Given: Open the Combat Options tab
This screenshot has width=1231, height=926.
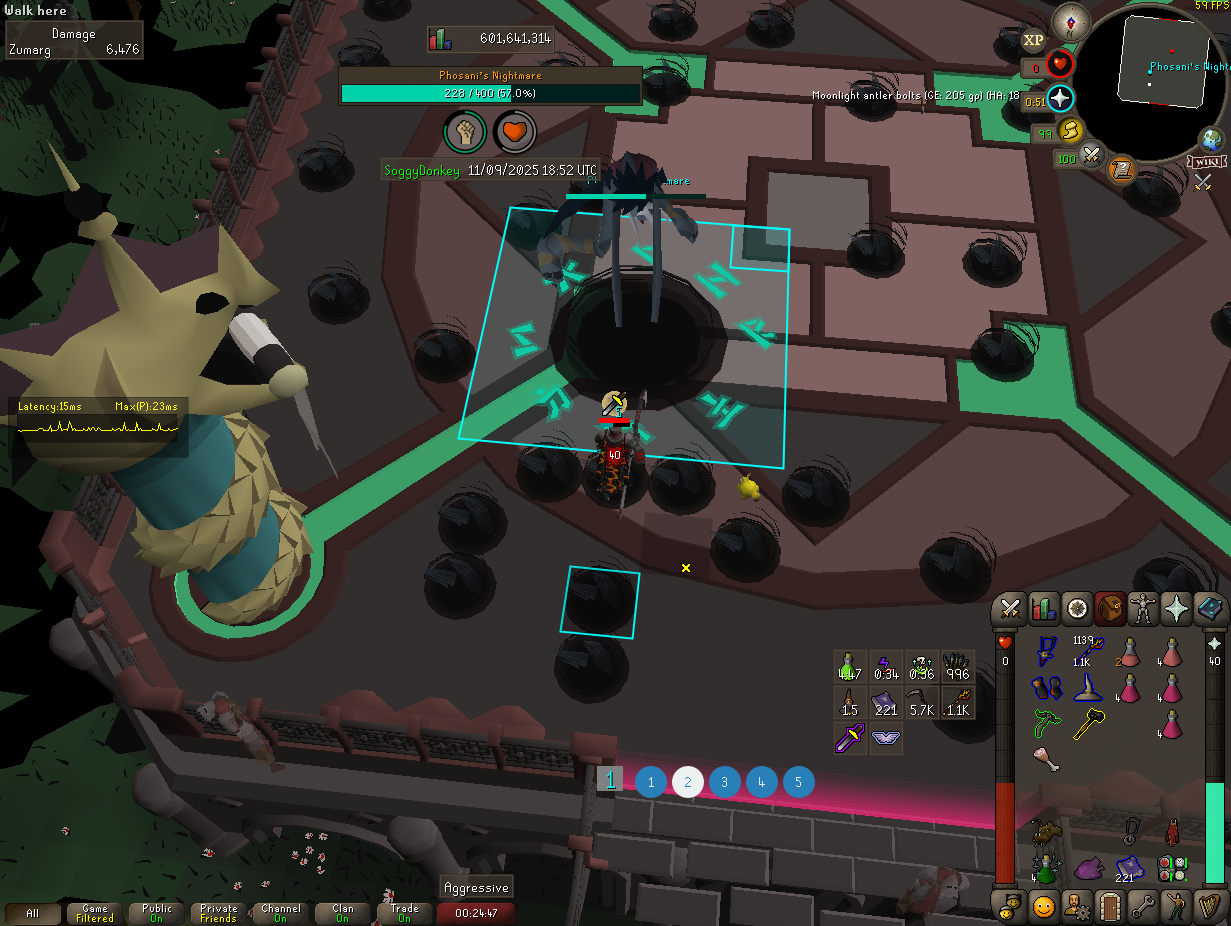Looking at the screenshot, I should click(1010, 608).
